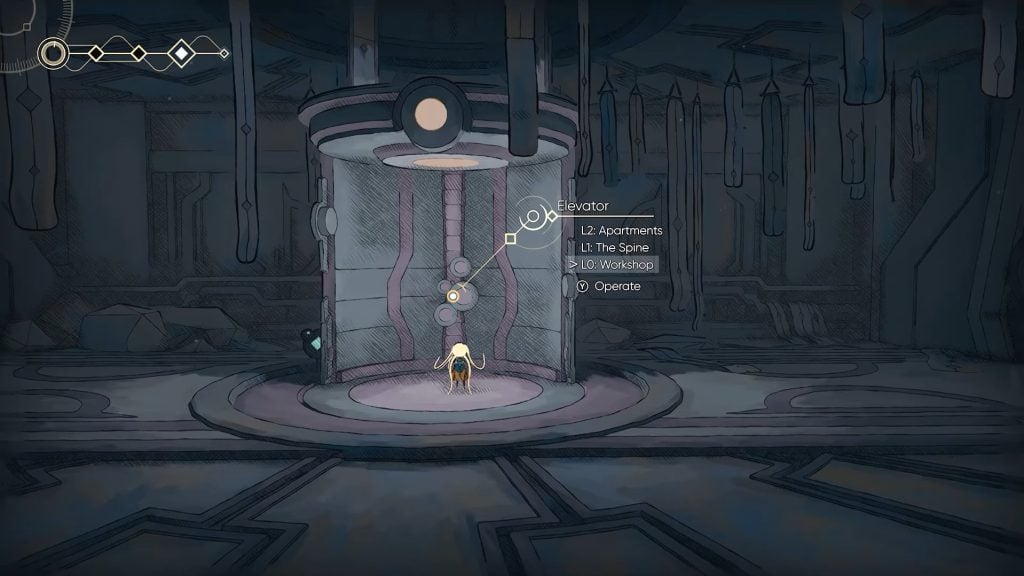
Task: Choose L1: The Spine floor
Action: pyautogui.click(x=614, y=247)
